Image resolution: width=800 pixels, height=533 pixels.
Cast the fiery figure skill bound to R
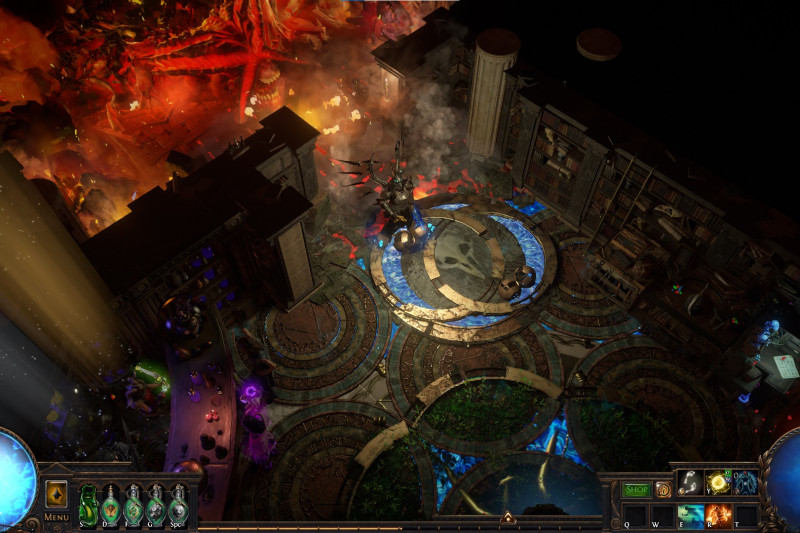(x=717, y=514)
